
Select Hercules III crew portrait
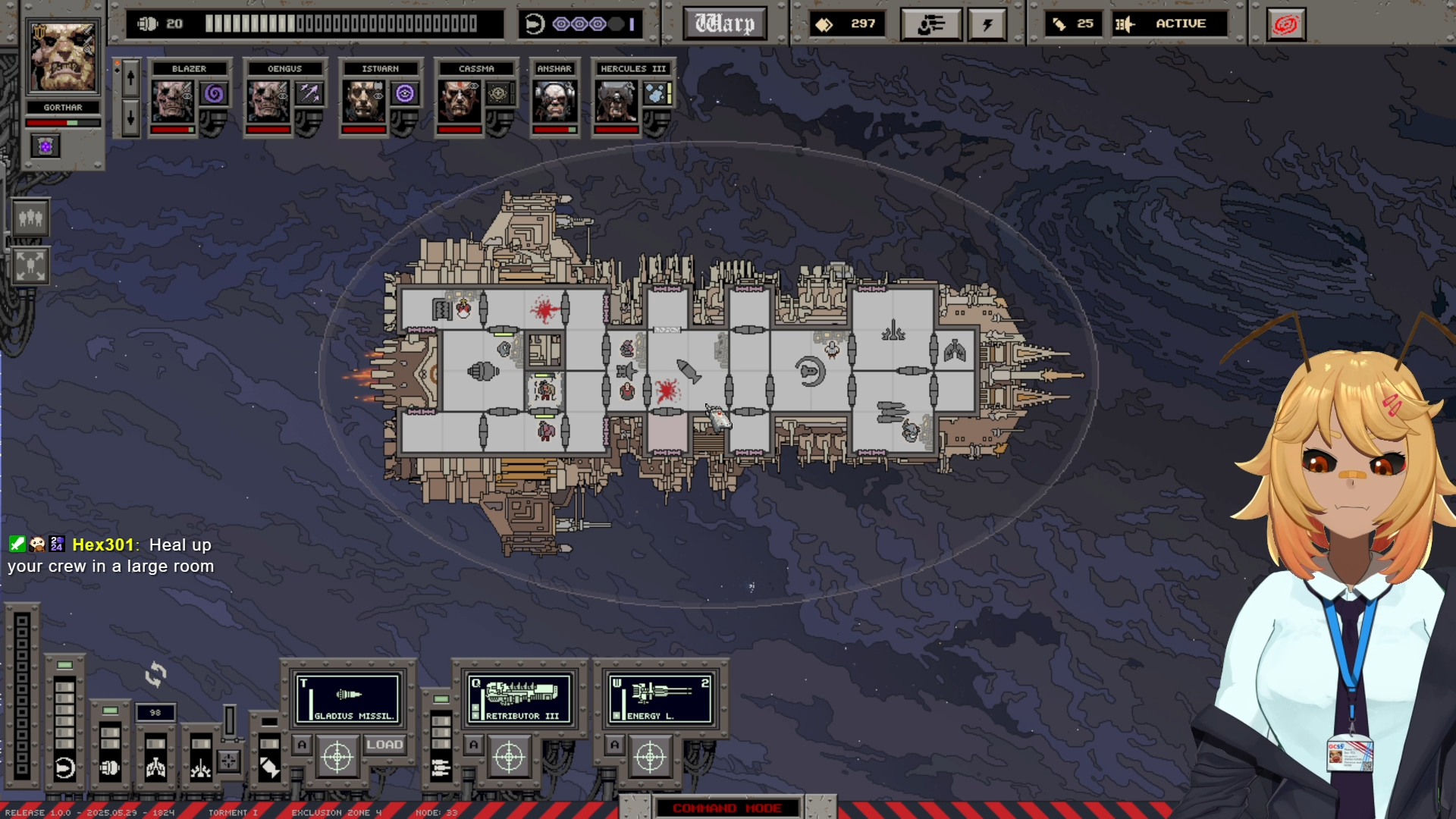coord(616,101)
